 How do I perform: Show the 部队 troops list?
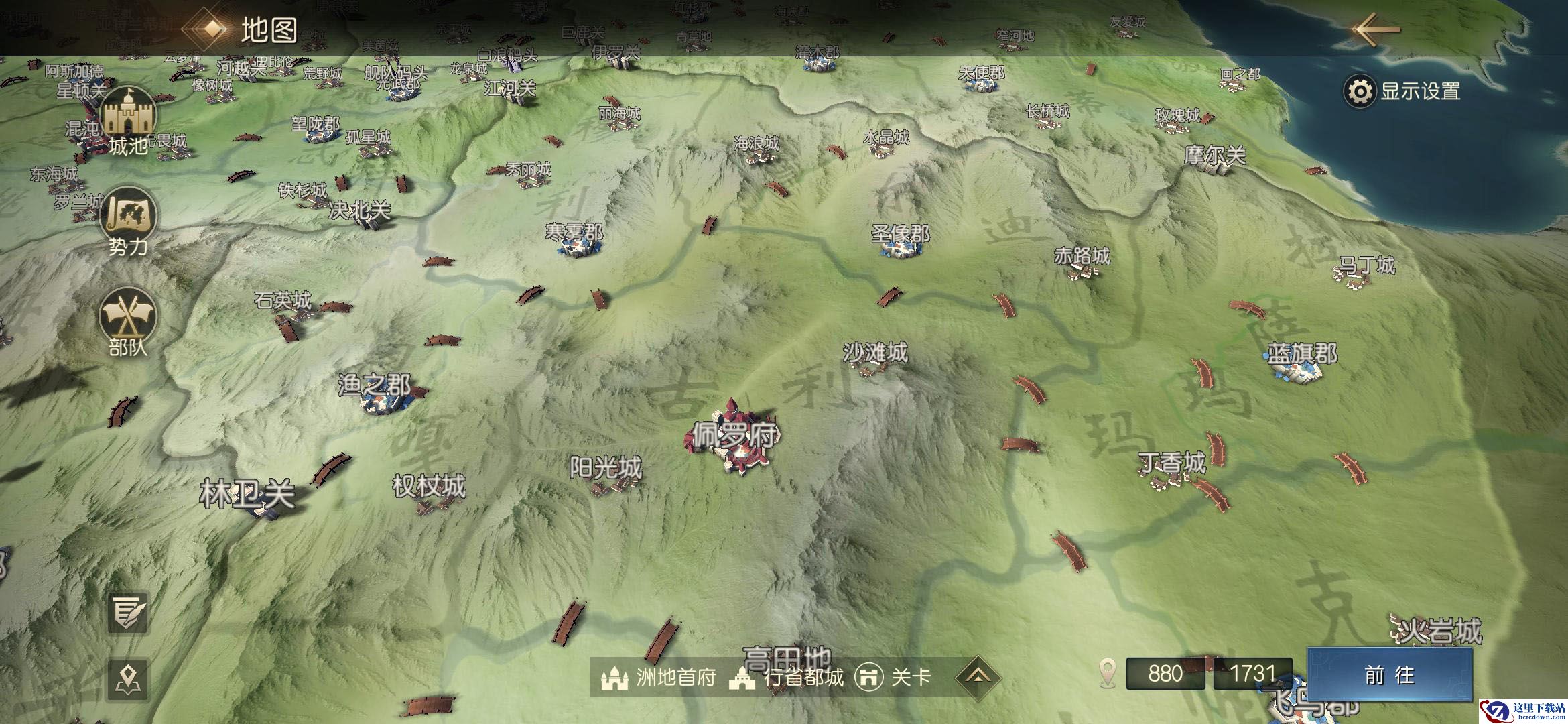(x=127, y=322)
